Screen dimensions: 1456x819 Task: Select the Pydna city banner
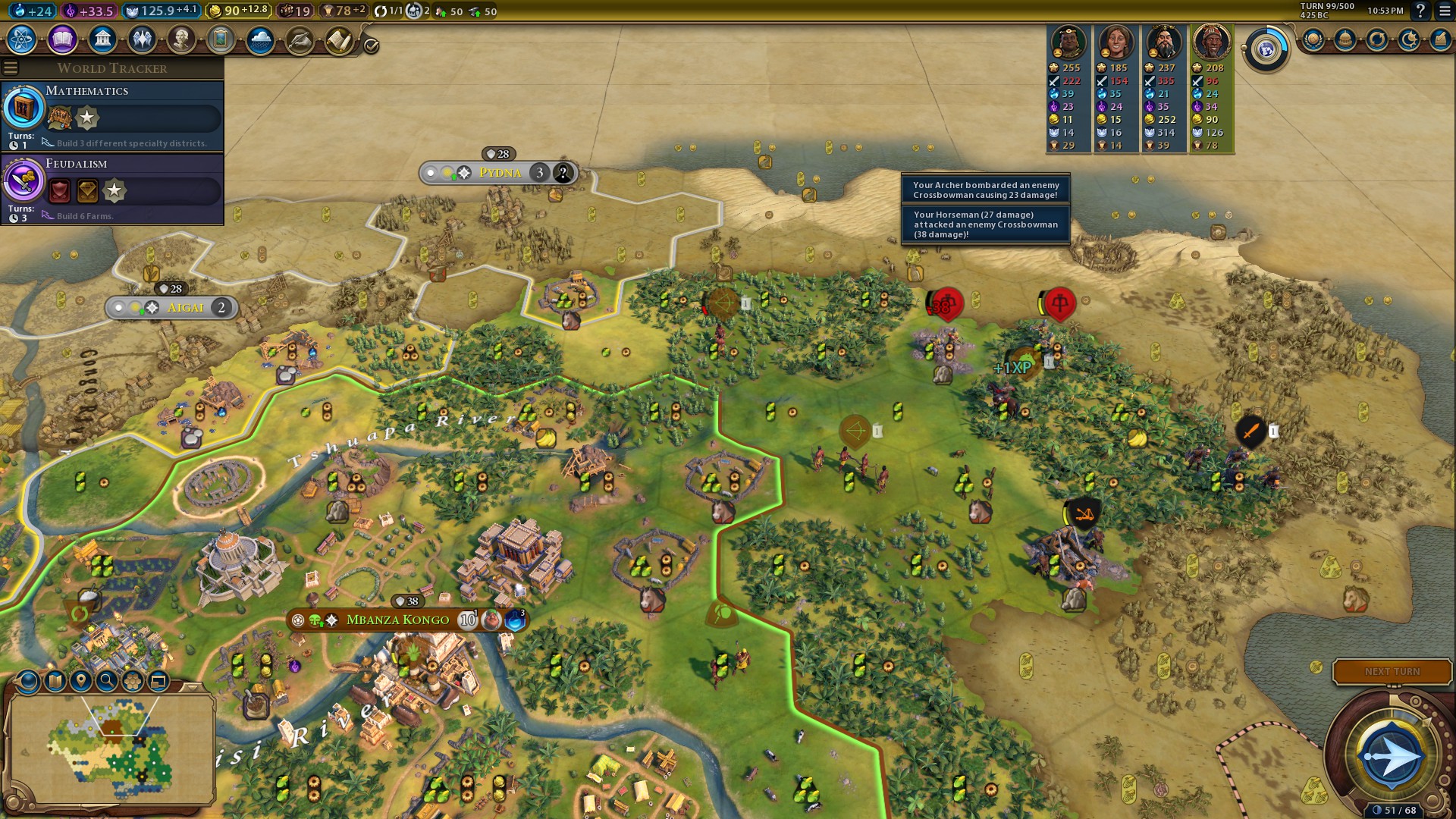click(x=500, y=173)
